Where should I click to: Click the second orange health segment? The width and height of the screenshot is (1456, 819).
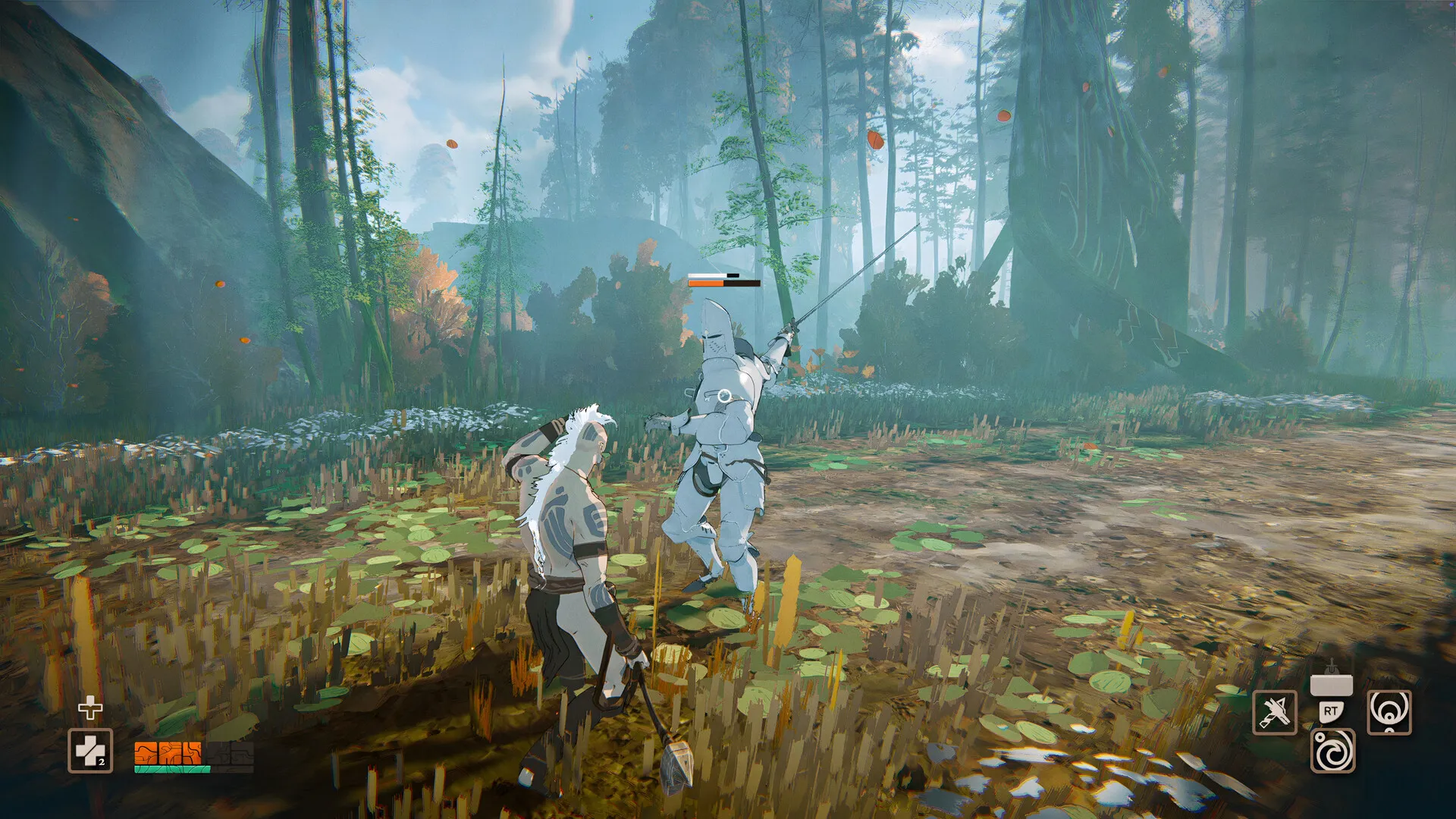tap(171, 753)
